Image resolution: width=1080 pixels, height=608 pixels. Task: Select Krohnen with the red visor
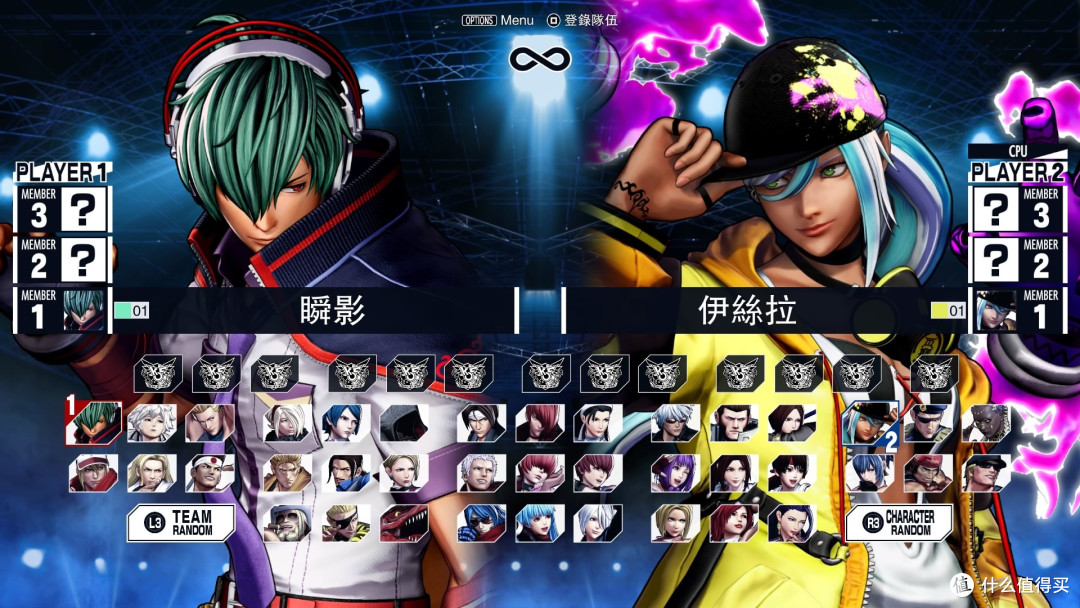click(482, 523)
